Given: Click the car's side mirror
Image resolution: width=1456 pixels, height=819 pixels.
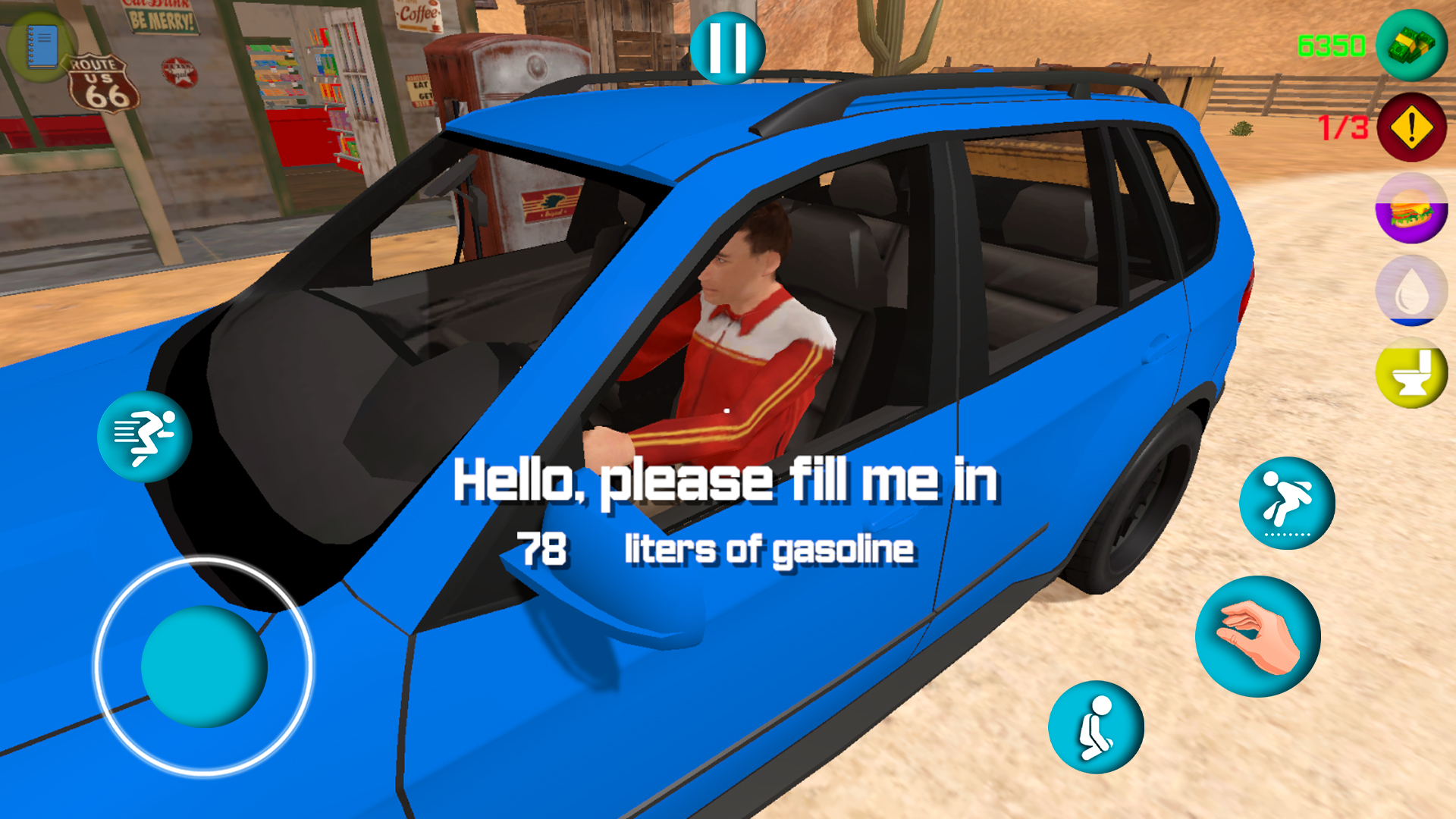Looking at the screenshot, I should [x=607, y=599].
